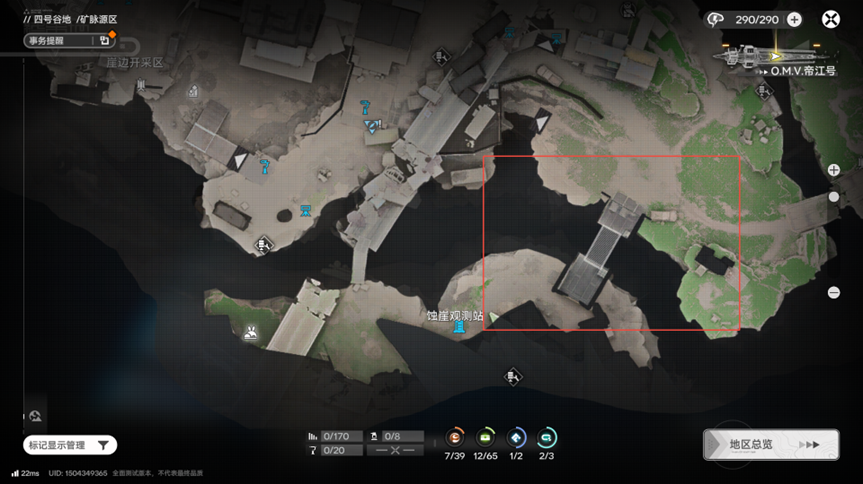Click the 2/3 teal cycle counter icon
The height and width of the screenshot is (484, 863).
click(x=546, y=437)
